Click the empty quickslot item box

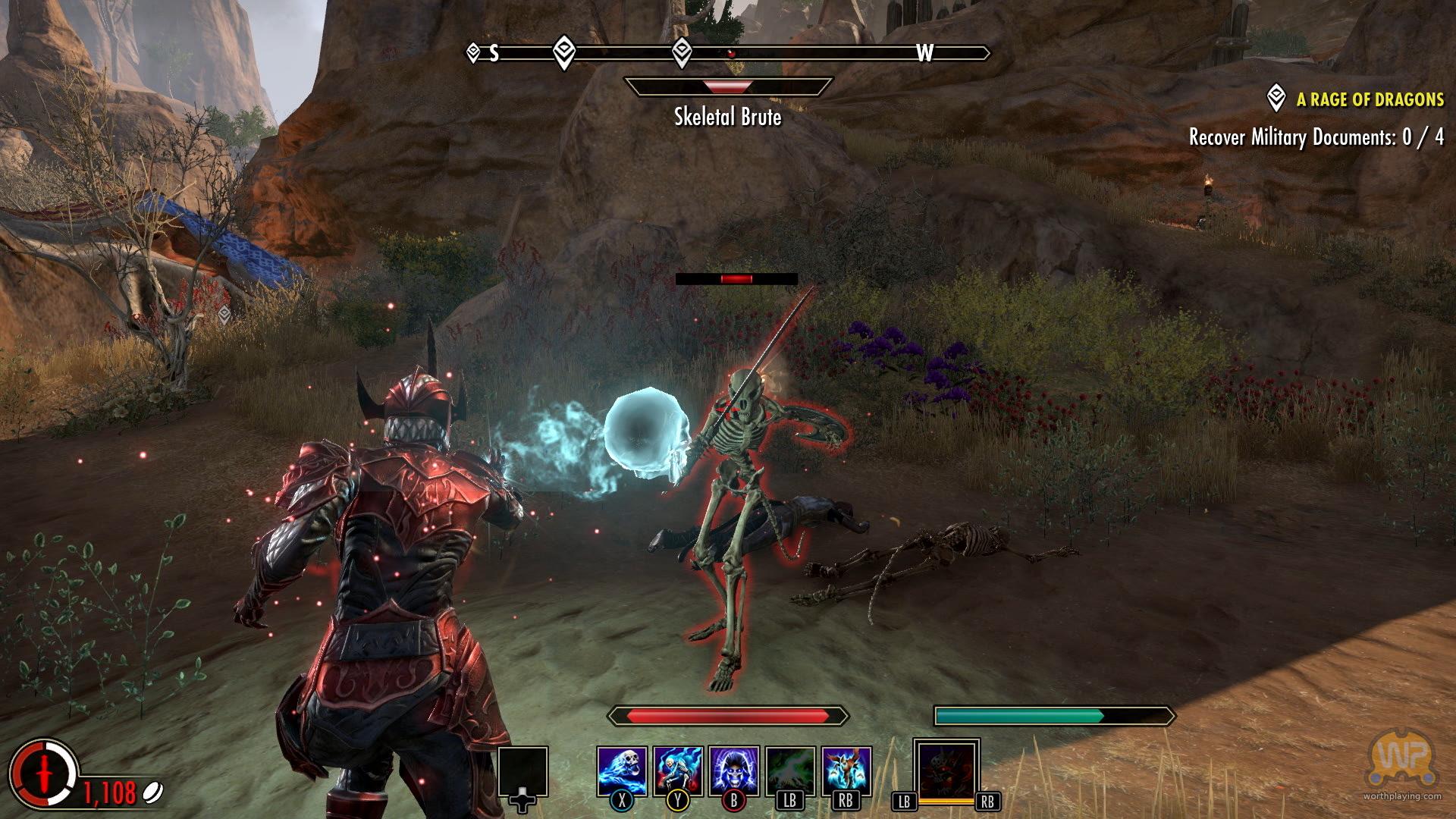(522, 771)
